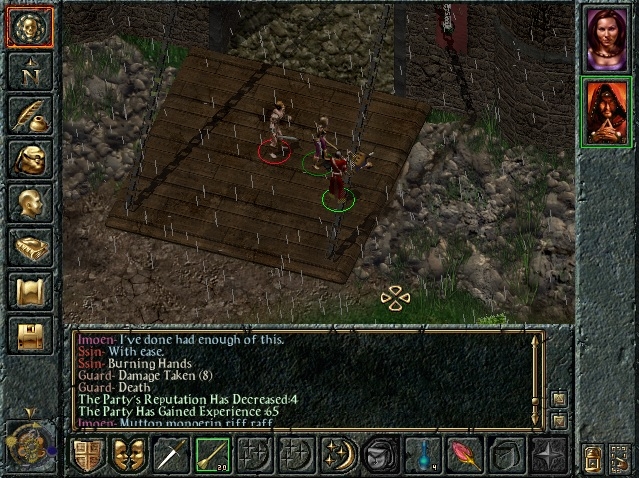Activate the shield guard action

point(87,456)
